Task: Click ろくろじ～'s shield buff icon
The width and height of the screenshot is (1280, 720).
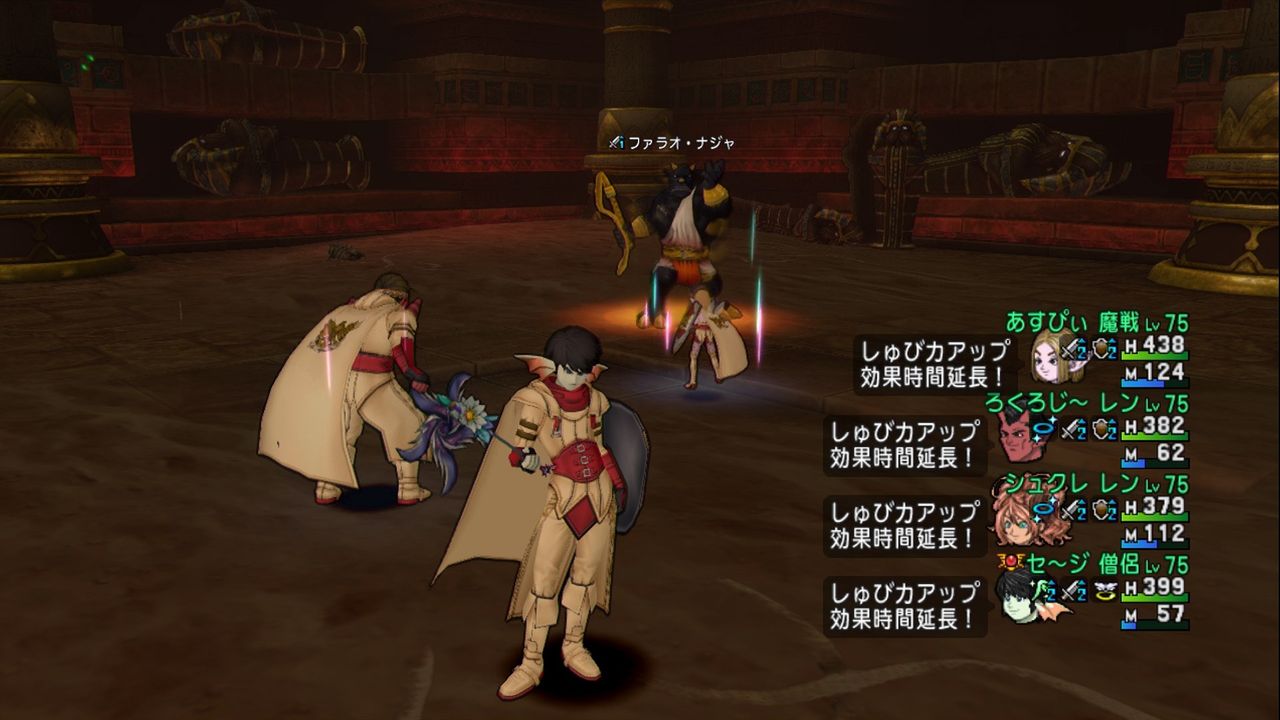Action: pyautogui.click(x=1104, y=429)
